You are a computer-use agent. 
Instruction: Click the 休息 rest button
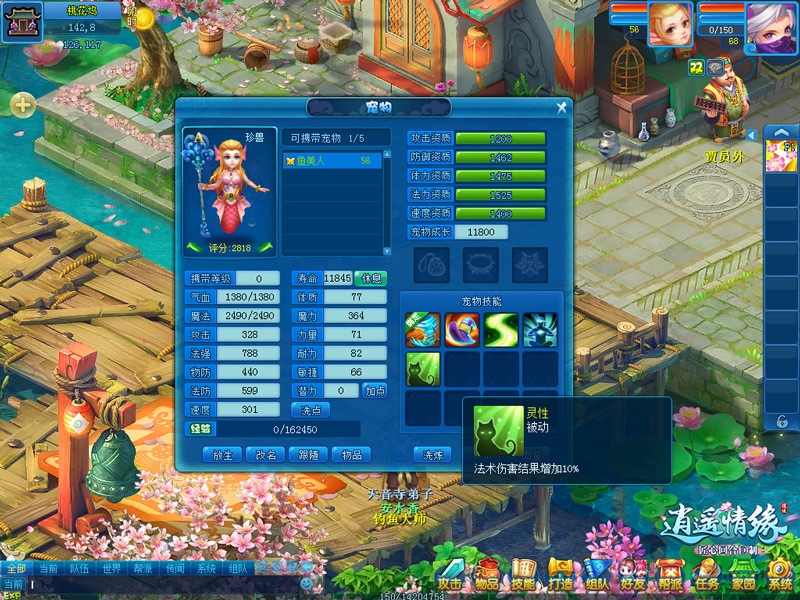point(370,278)
